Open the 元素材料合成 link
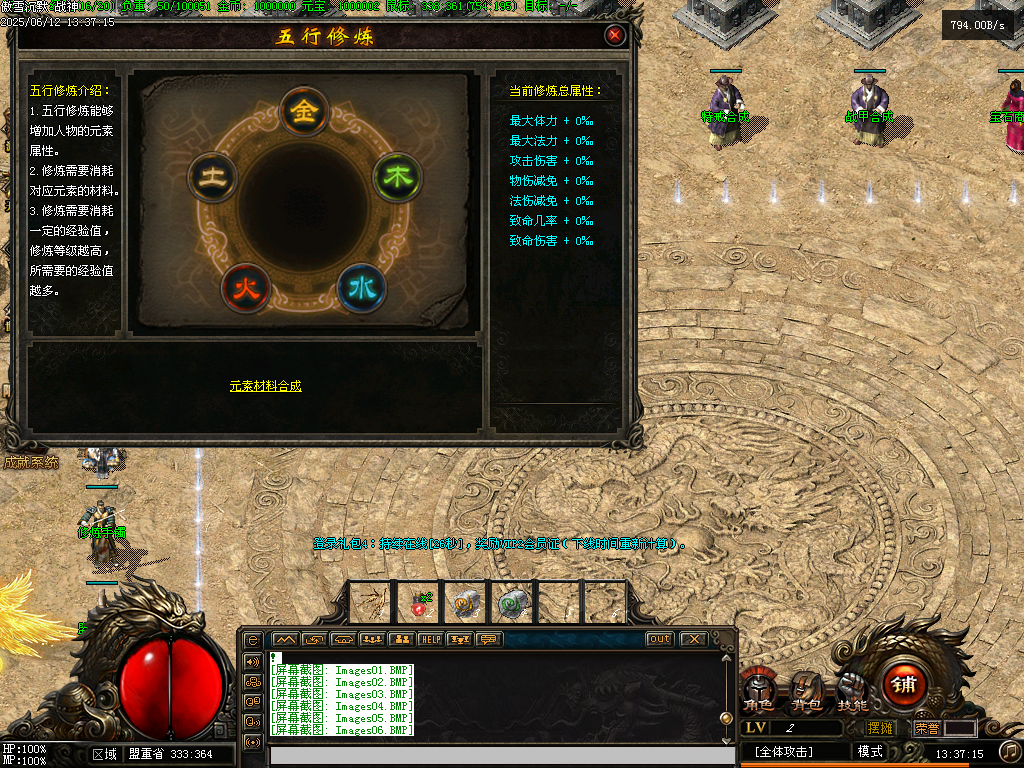Viewport: 1024px width, 768px height. pos(265,386)
